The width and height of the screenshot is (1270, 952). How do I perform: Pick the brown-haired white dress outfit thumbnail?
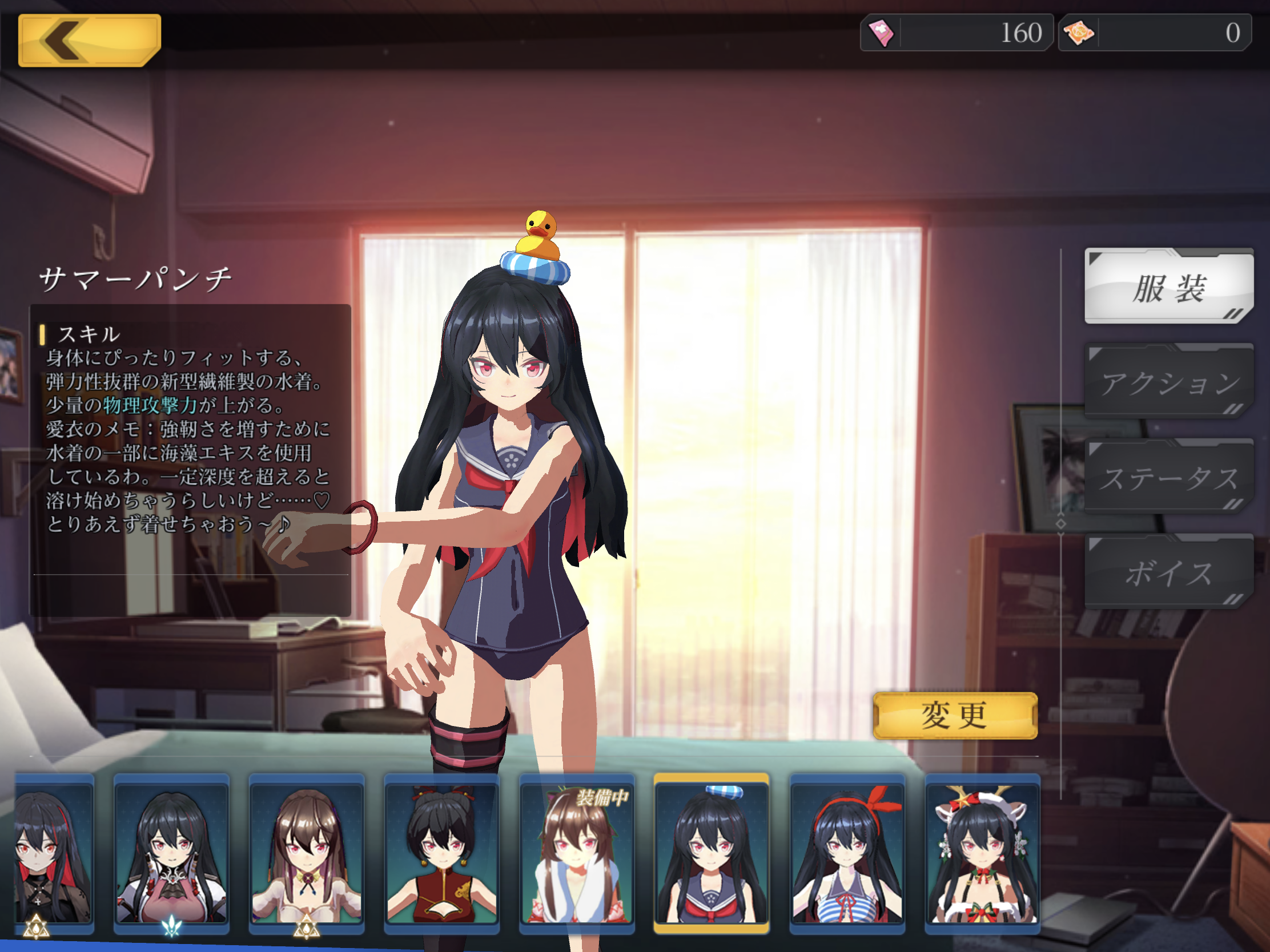(x=307, y=853)
